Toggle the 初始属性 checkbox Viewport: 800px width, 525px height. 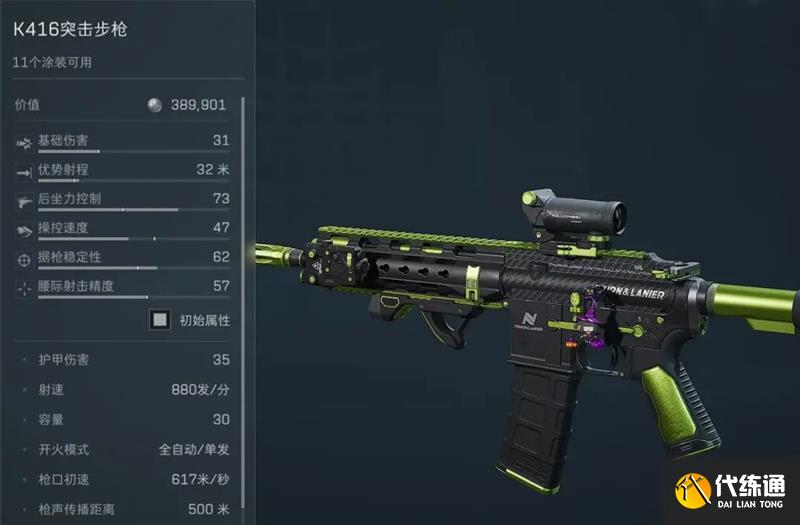pos(159,321)
